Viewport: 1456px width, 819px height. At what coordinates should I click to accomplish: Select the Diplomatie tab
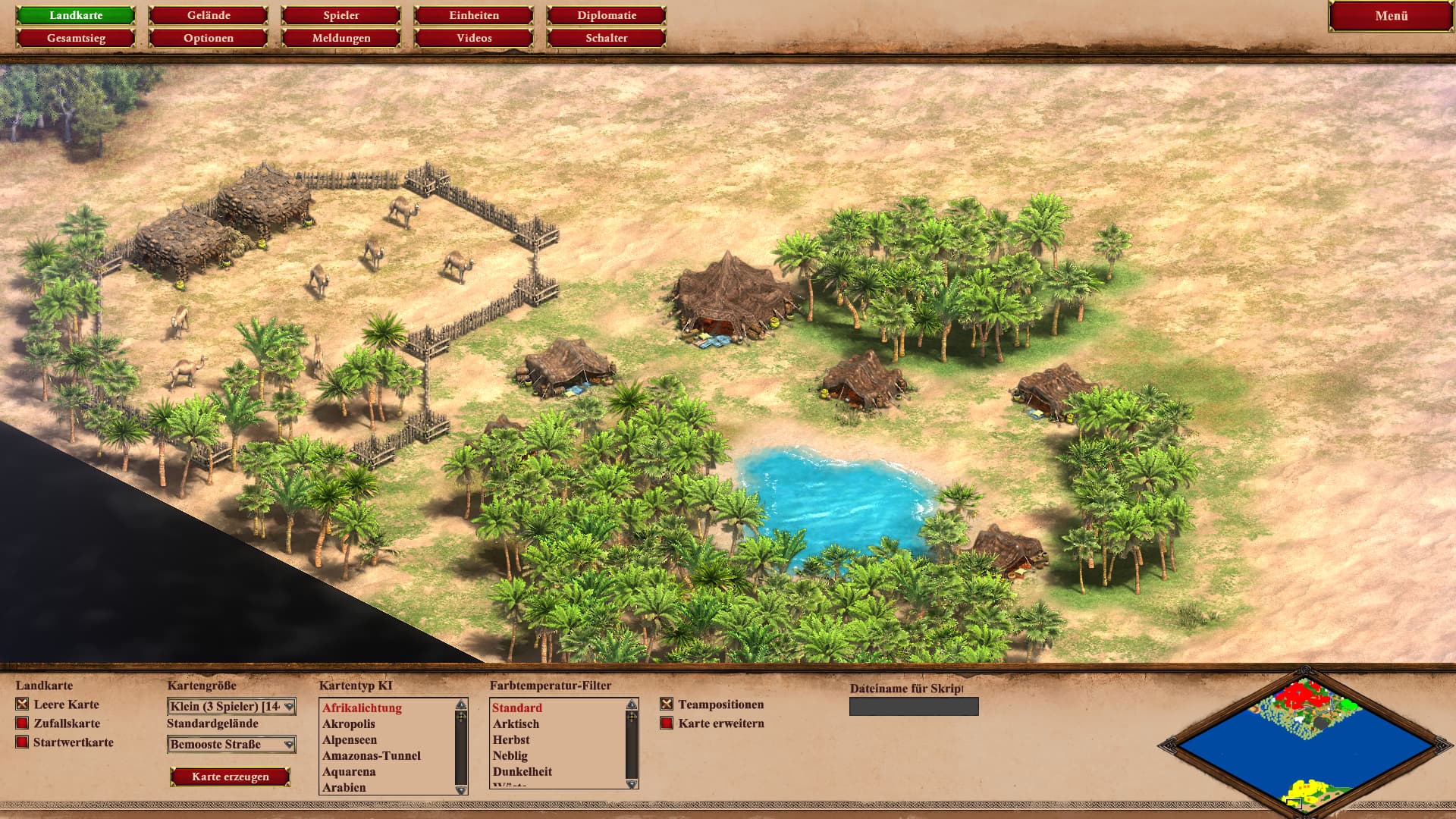607,15
